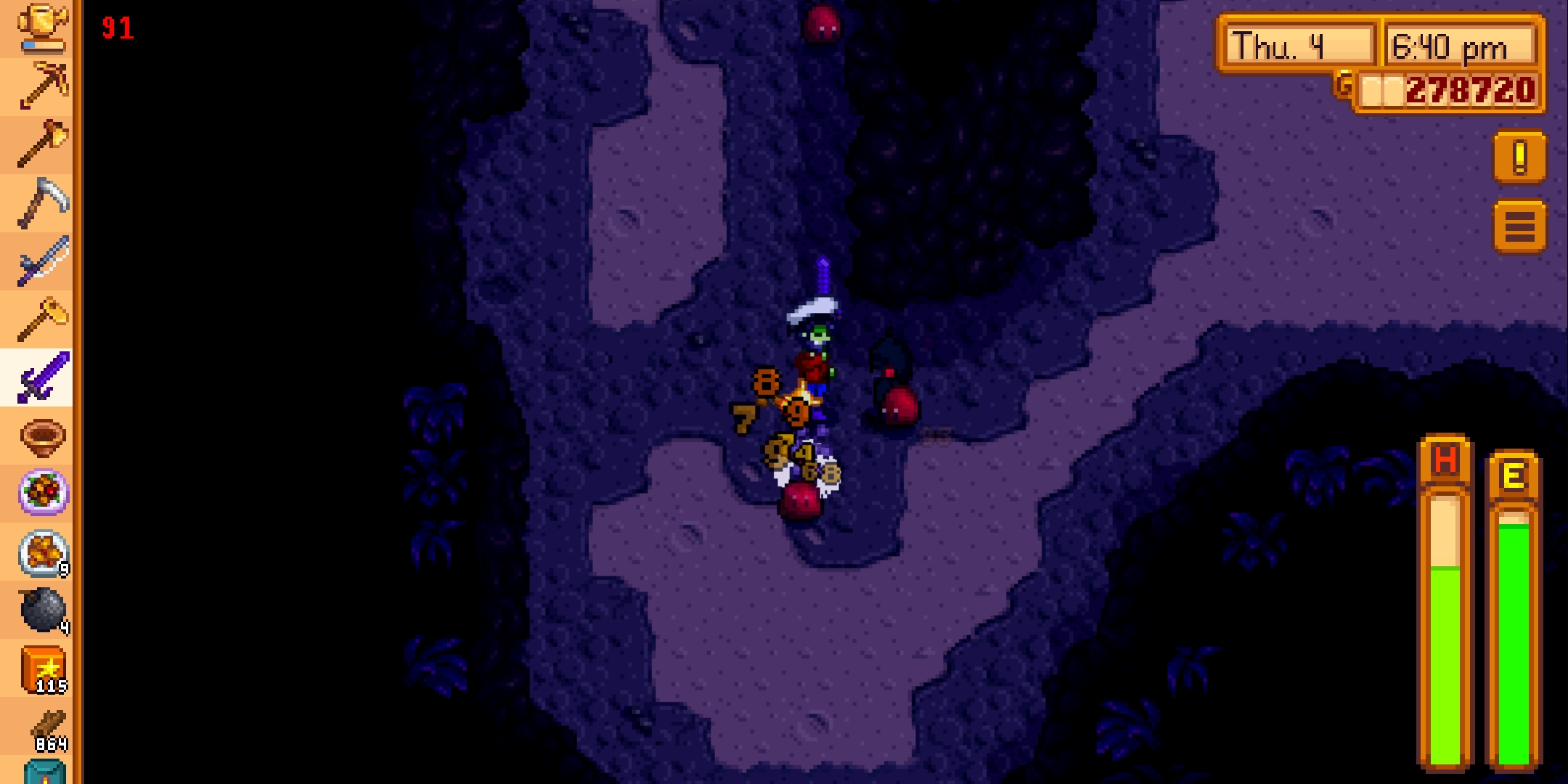This screenshot has width=1568, height=784.
Task: Choose the orange star block stack of 115
Action: pos(41,668)
